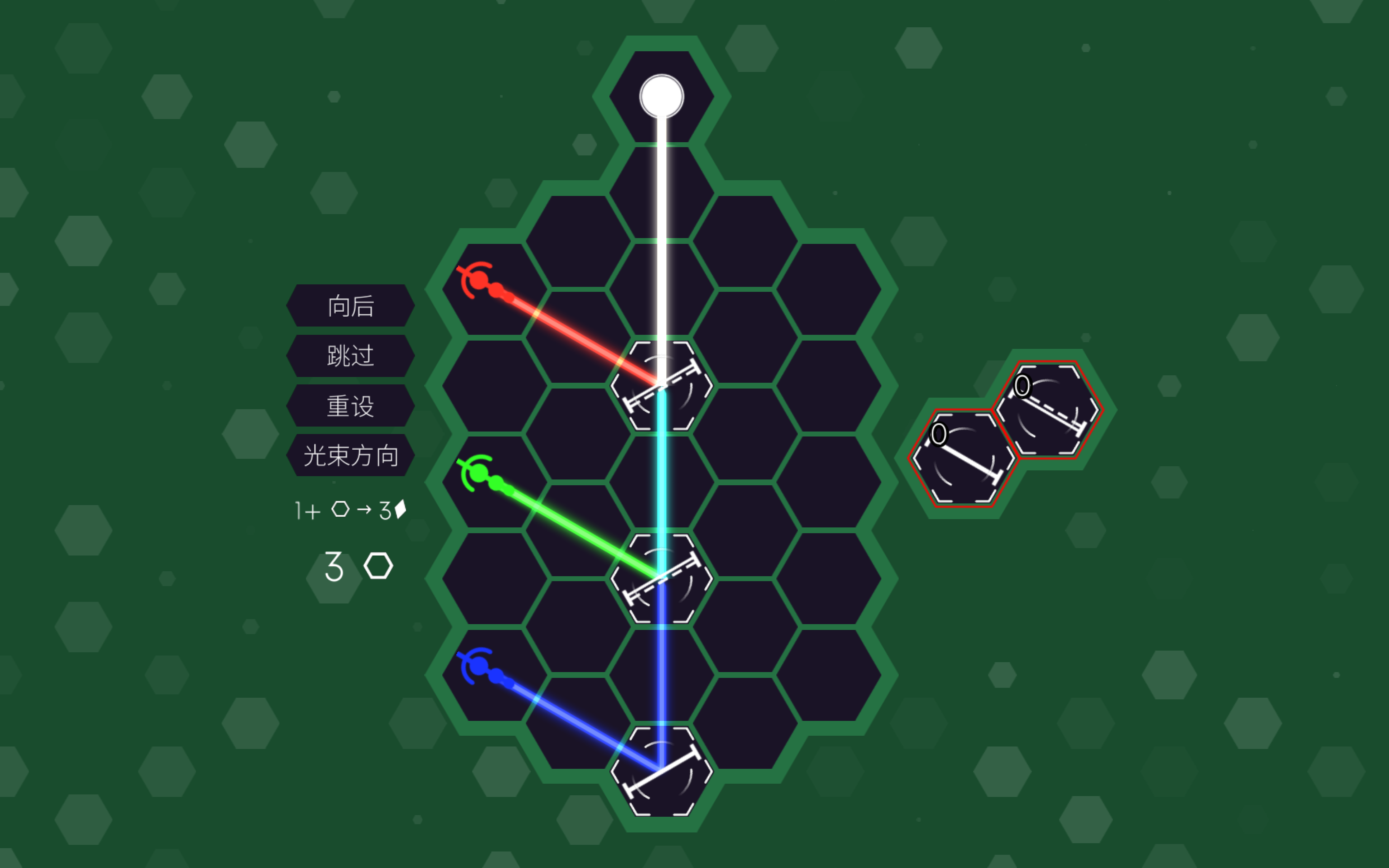The height and width of the screenshot is (868, 1389).
Task: Toggle the 光束方向 beam direction option
Action: click(350, 456)
